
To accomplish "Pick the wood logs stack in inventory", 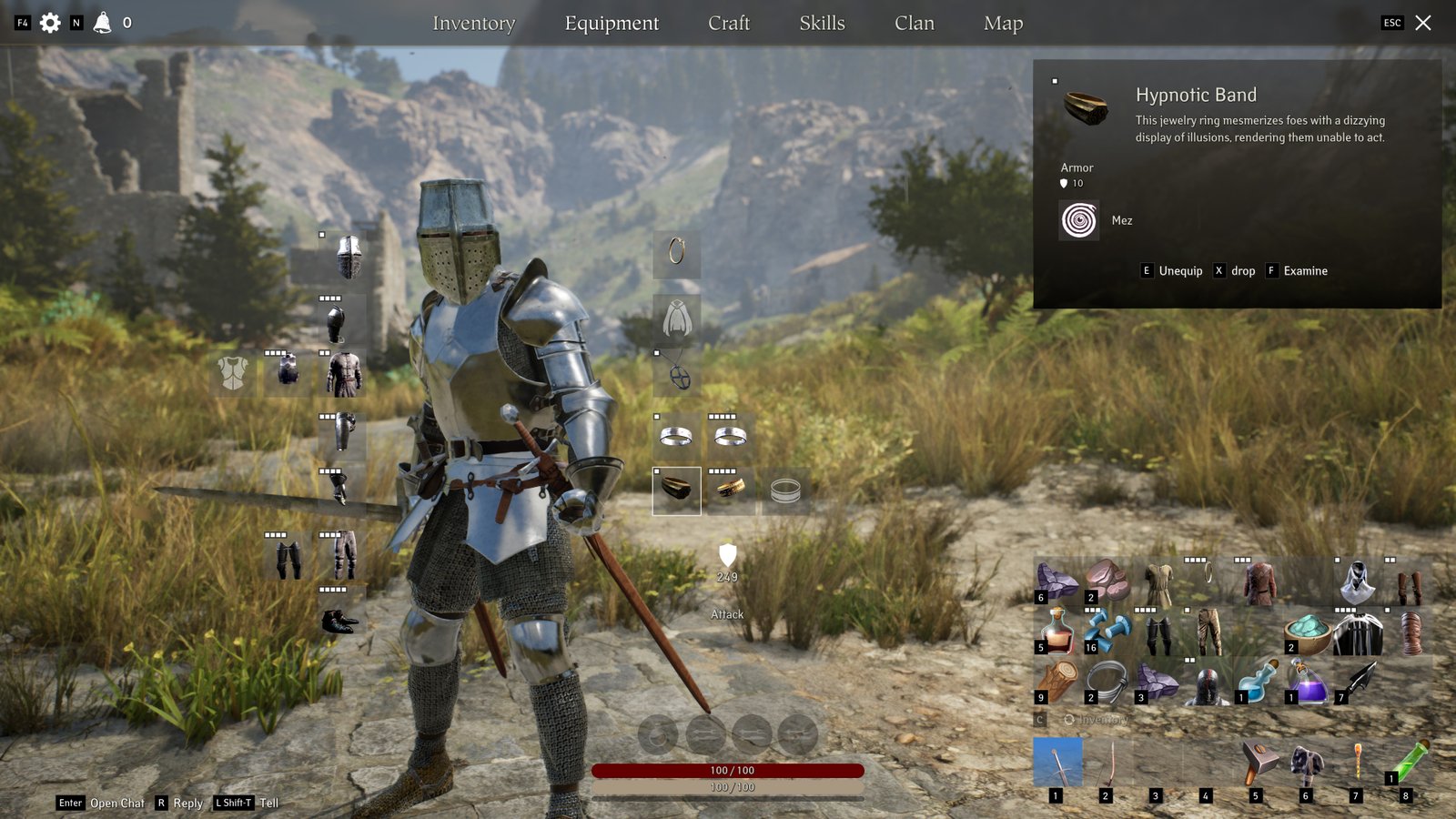I will coord(1057,681).
